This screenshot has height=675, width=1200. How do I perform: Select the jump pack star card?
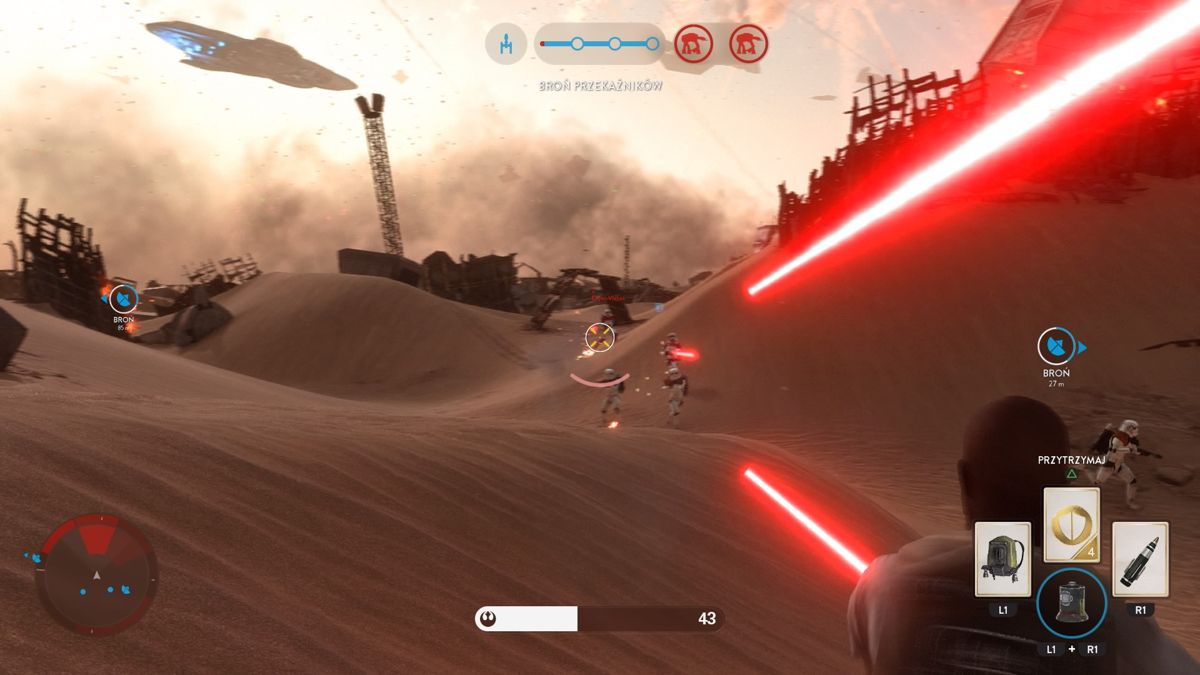click(1003, 559)
